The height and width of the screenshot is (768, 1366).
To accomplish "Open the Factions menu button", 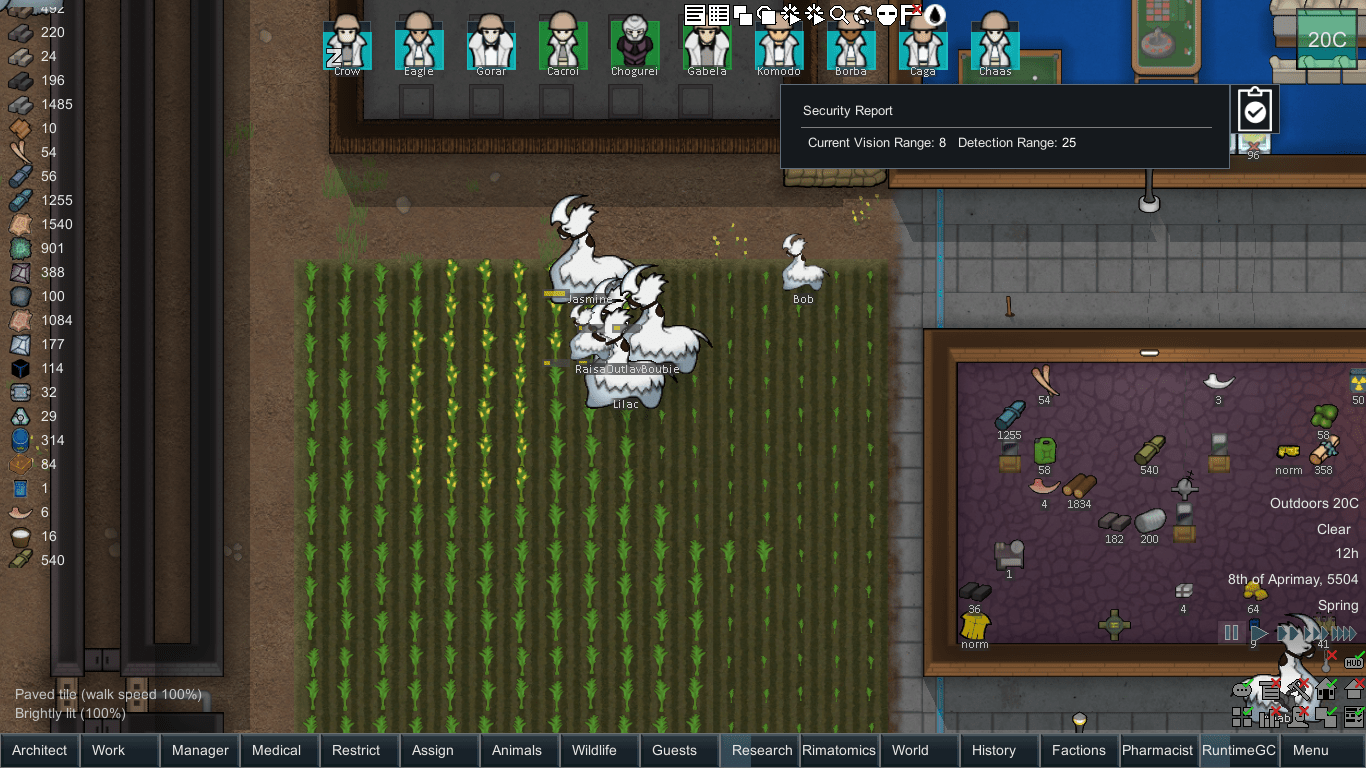I will 1079,750.
